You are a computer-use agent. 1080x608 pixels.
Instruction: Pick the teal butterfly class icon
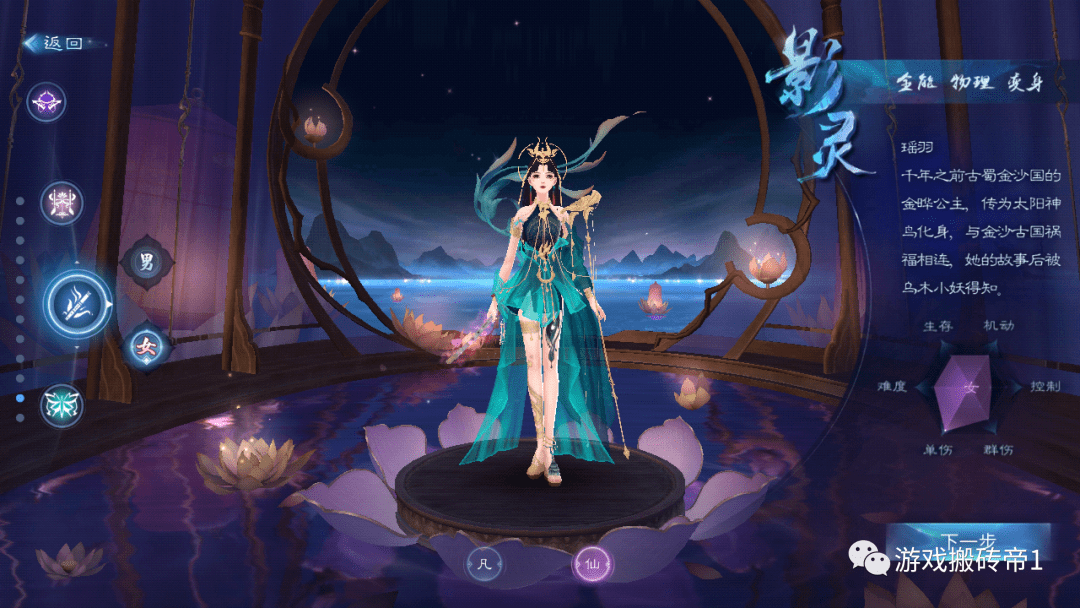pyautogui.click(x=61, y=405)
